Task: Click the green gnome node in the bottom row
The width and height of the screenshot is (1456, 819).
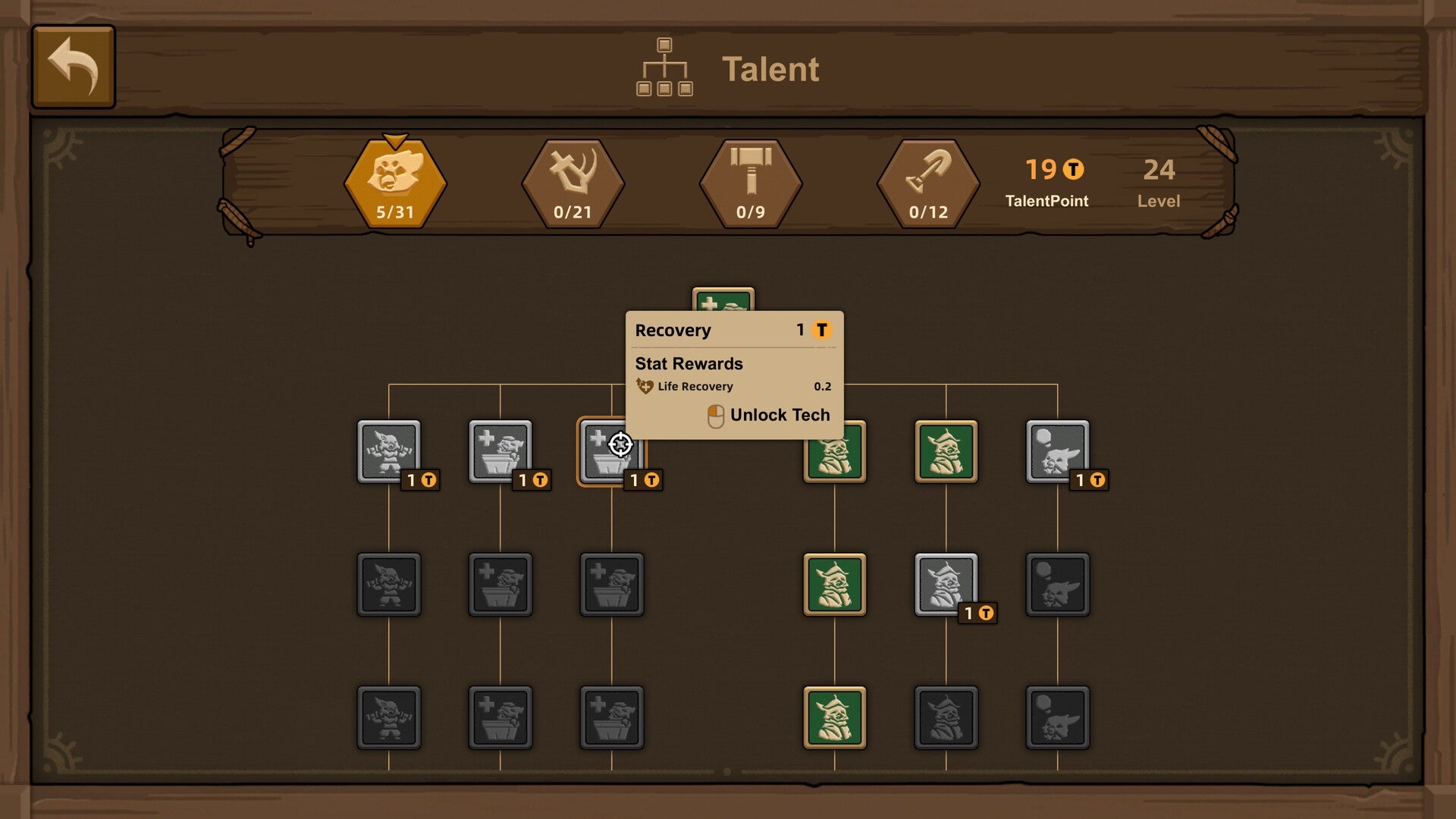Action: pos(834,717)
